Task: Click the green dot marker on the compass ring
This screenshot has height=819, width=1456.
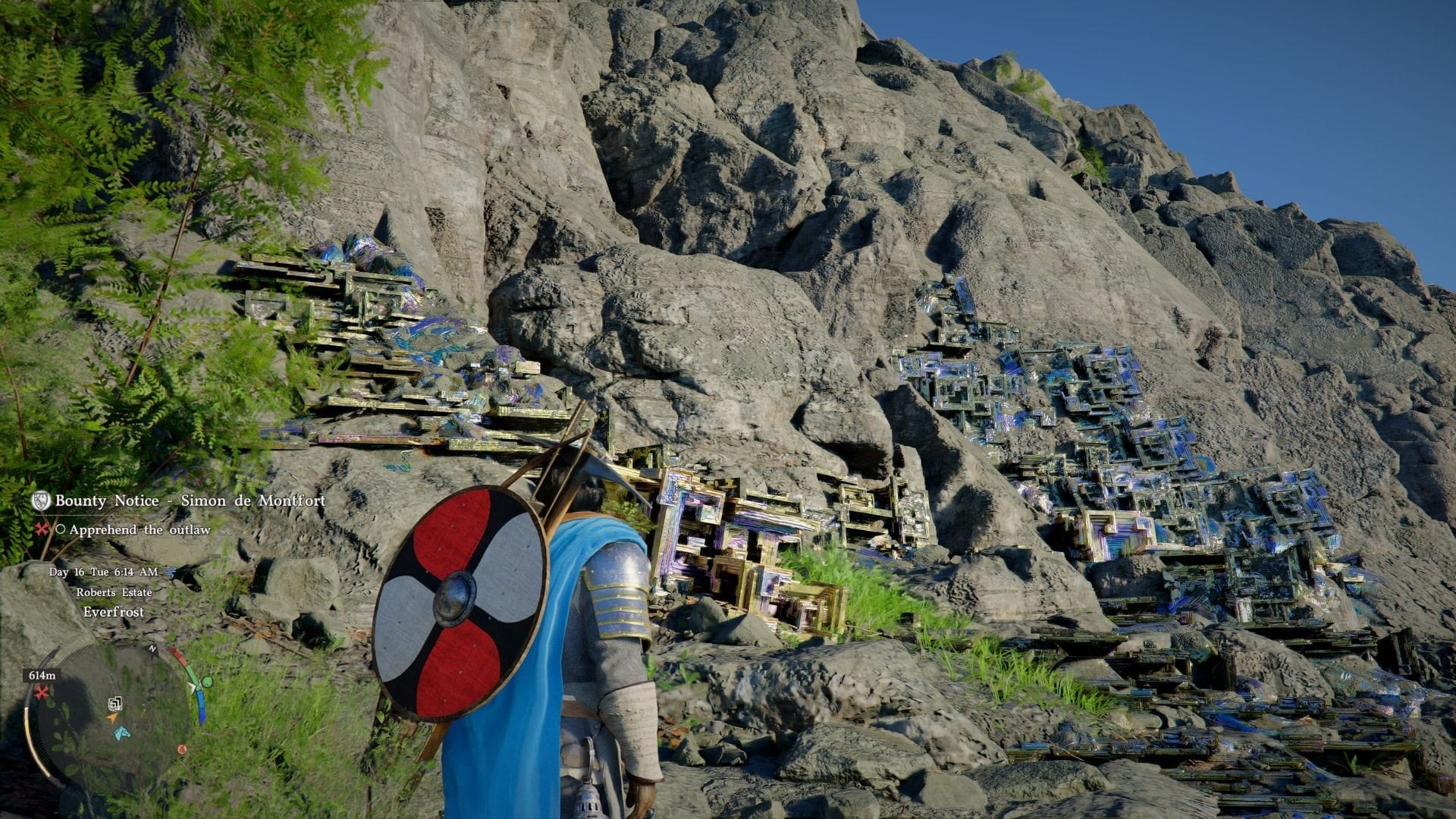Action: [x=208, y=681]
